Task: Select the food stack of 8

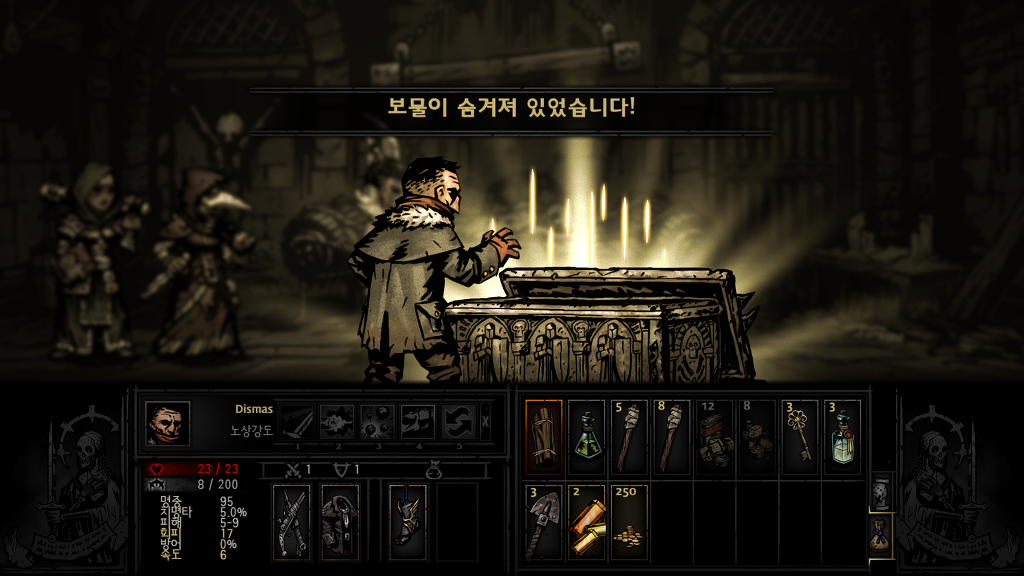Action: pyautogui.click(x=757, y=437)
